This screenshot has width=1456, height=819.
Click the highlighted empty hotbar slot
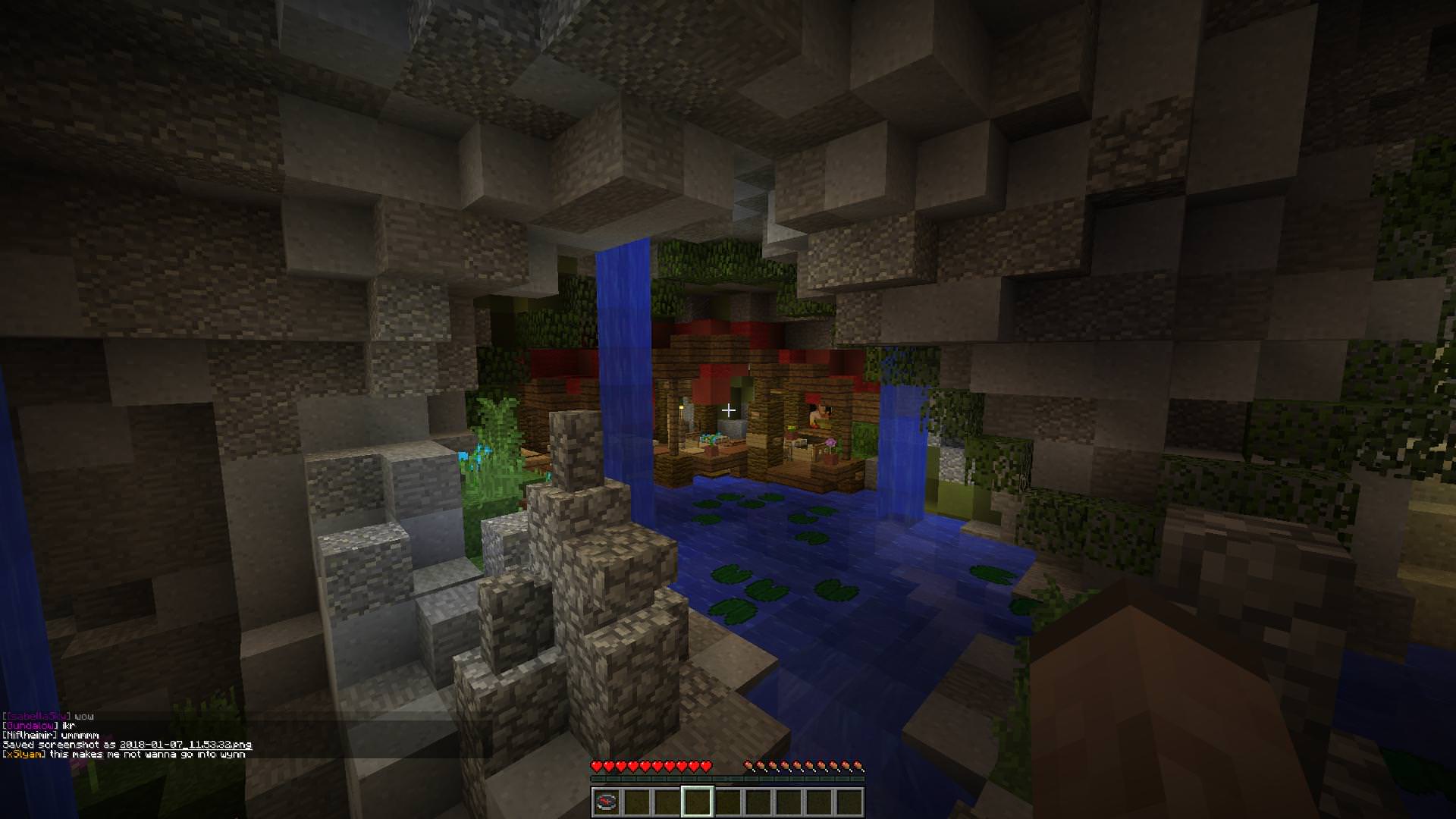tap(697, 802)
